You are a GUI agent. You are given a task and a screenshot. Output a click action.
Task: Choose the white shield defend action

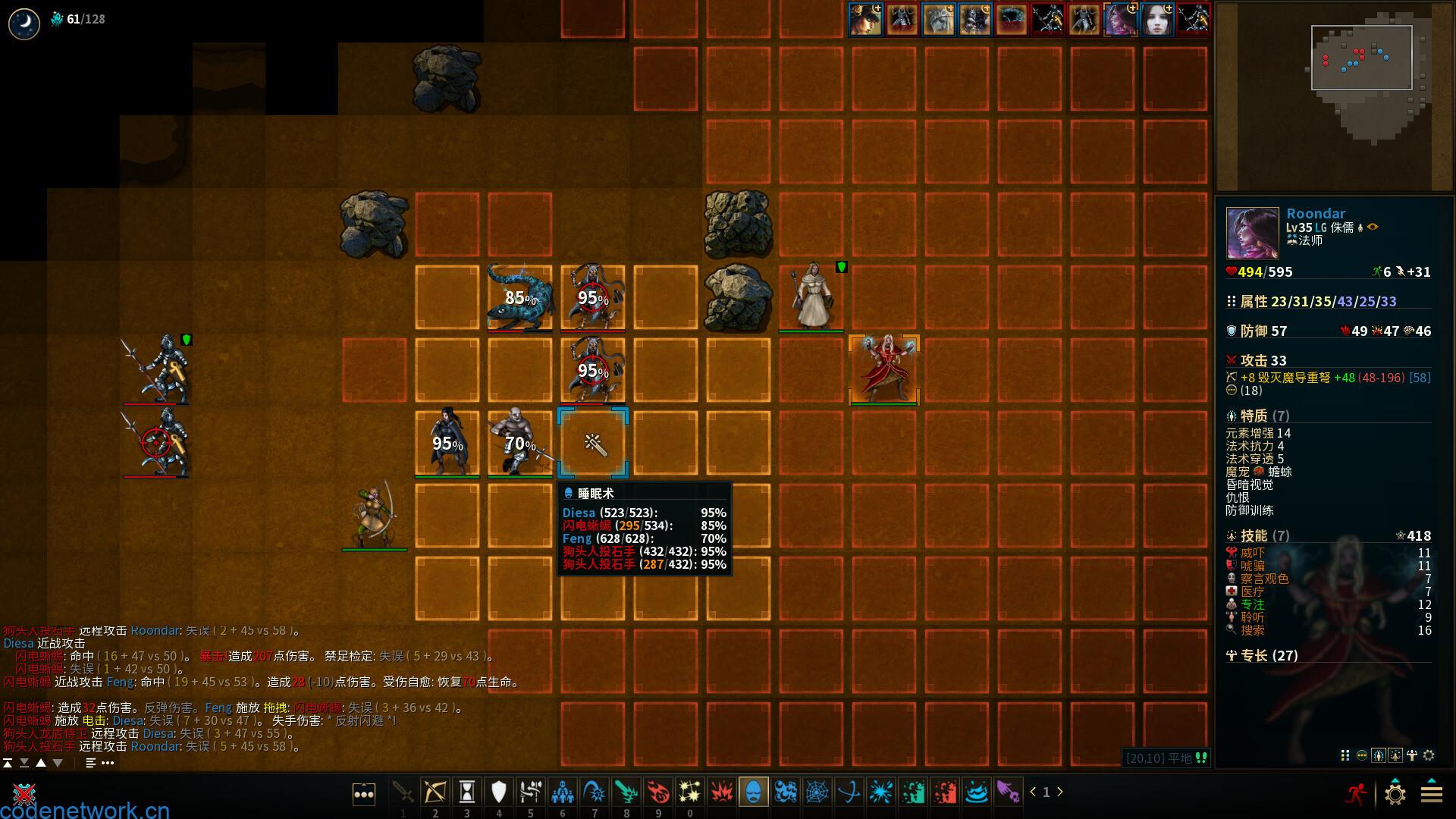click(x=498, y=792)
